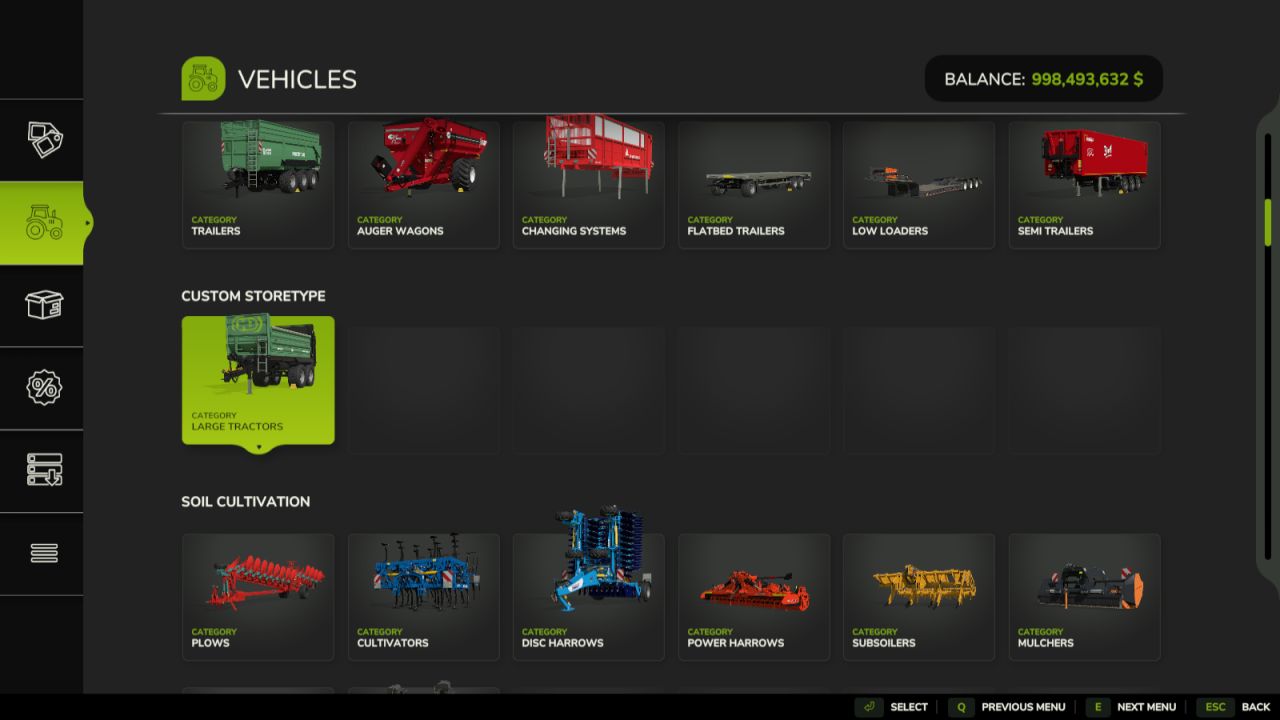Click the list icon at sidebar bottom

click(42, 553)
